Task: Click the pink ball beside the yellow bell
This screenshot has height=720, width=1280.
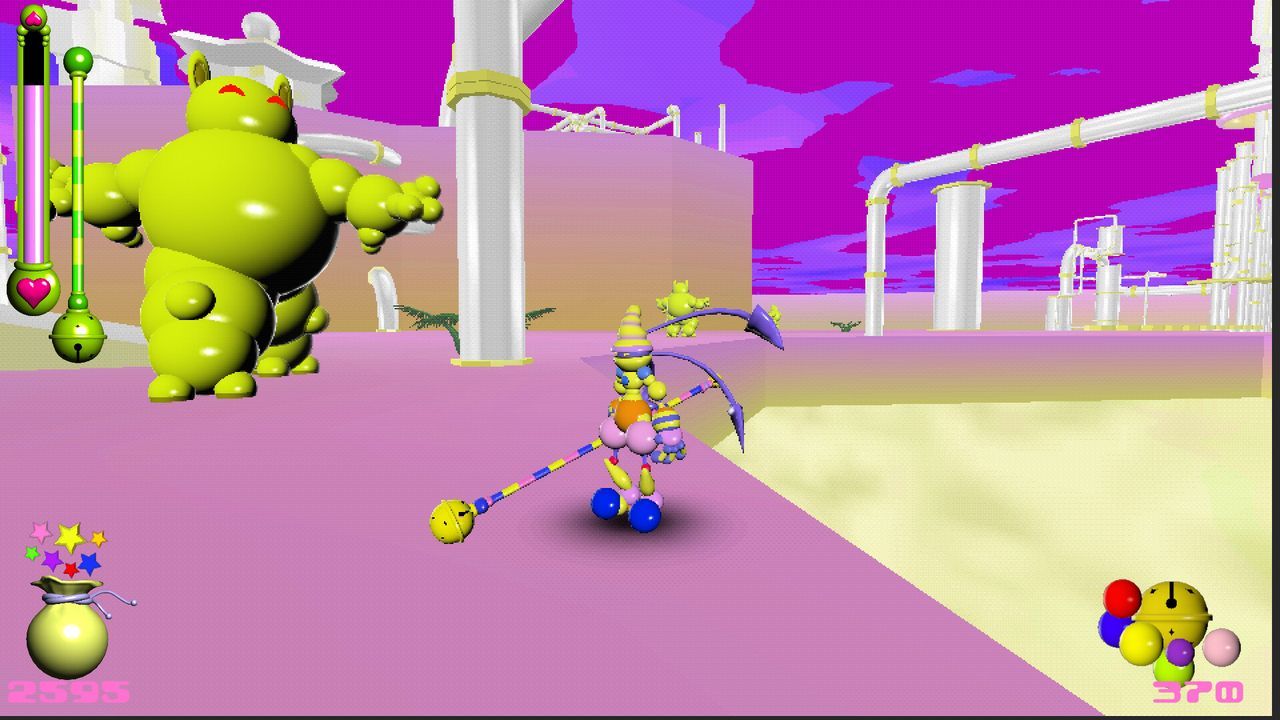Action: 1222,648
